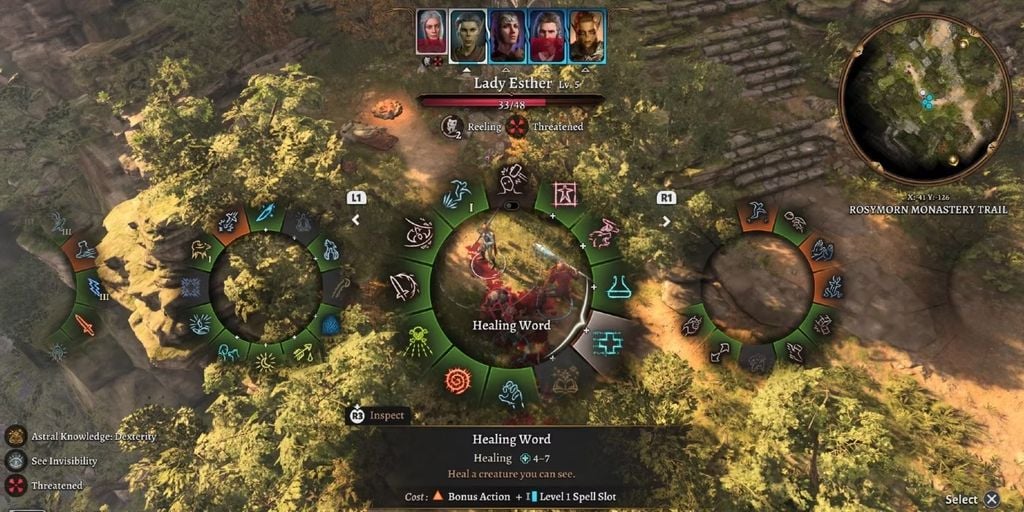Show the next radial wheel with right arrow

pos(666,219)
